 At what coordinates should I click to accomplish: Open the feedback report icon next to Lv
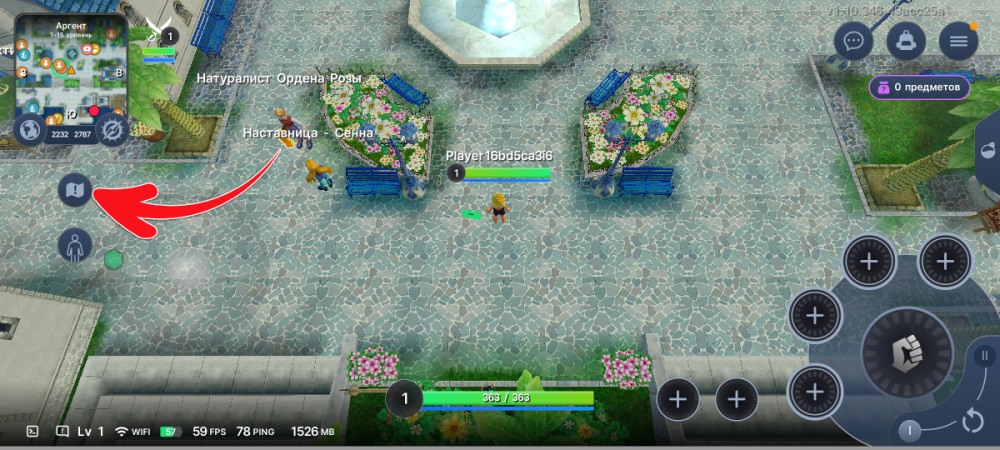62,432
